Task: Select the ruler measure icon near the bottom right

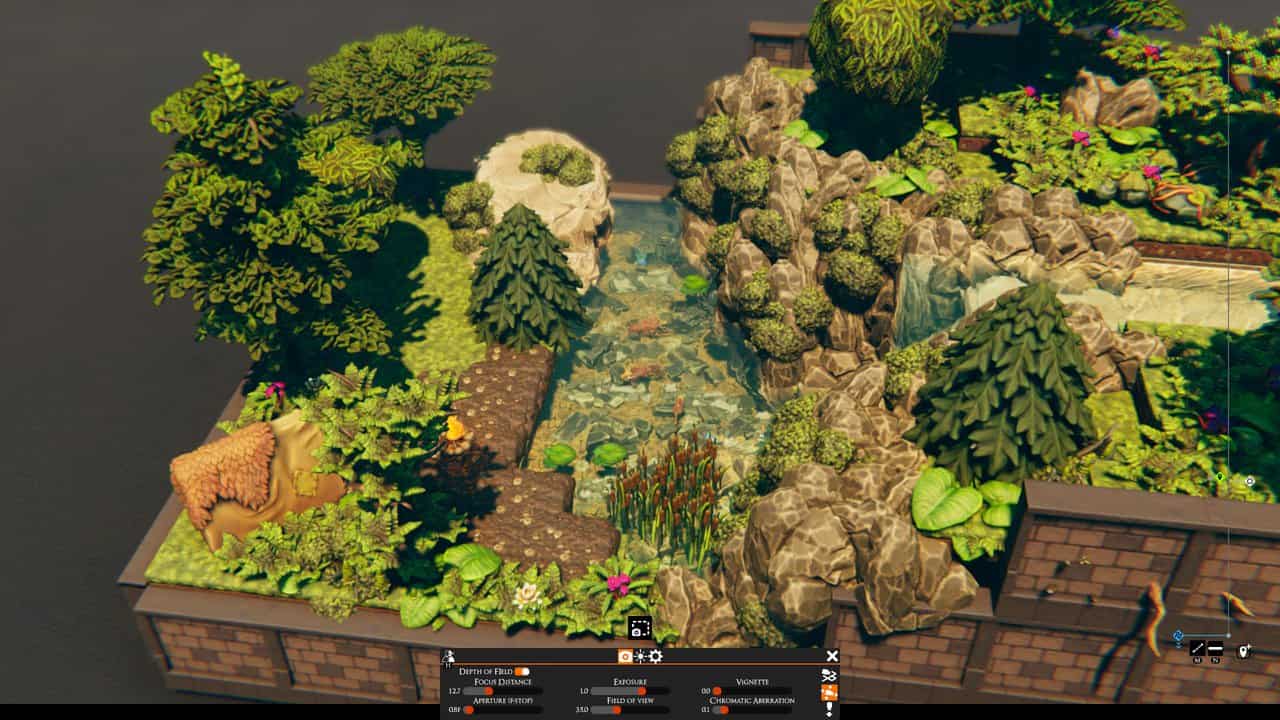Action: 1216,648
